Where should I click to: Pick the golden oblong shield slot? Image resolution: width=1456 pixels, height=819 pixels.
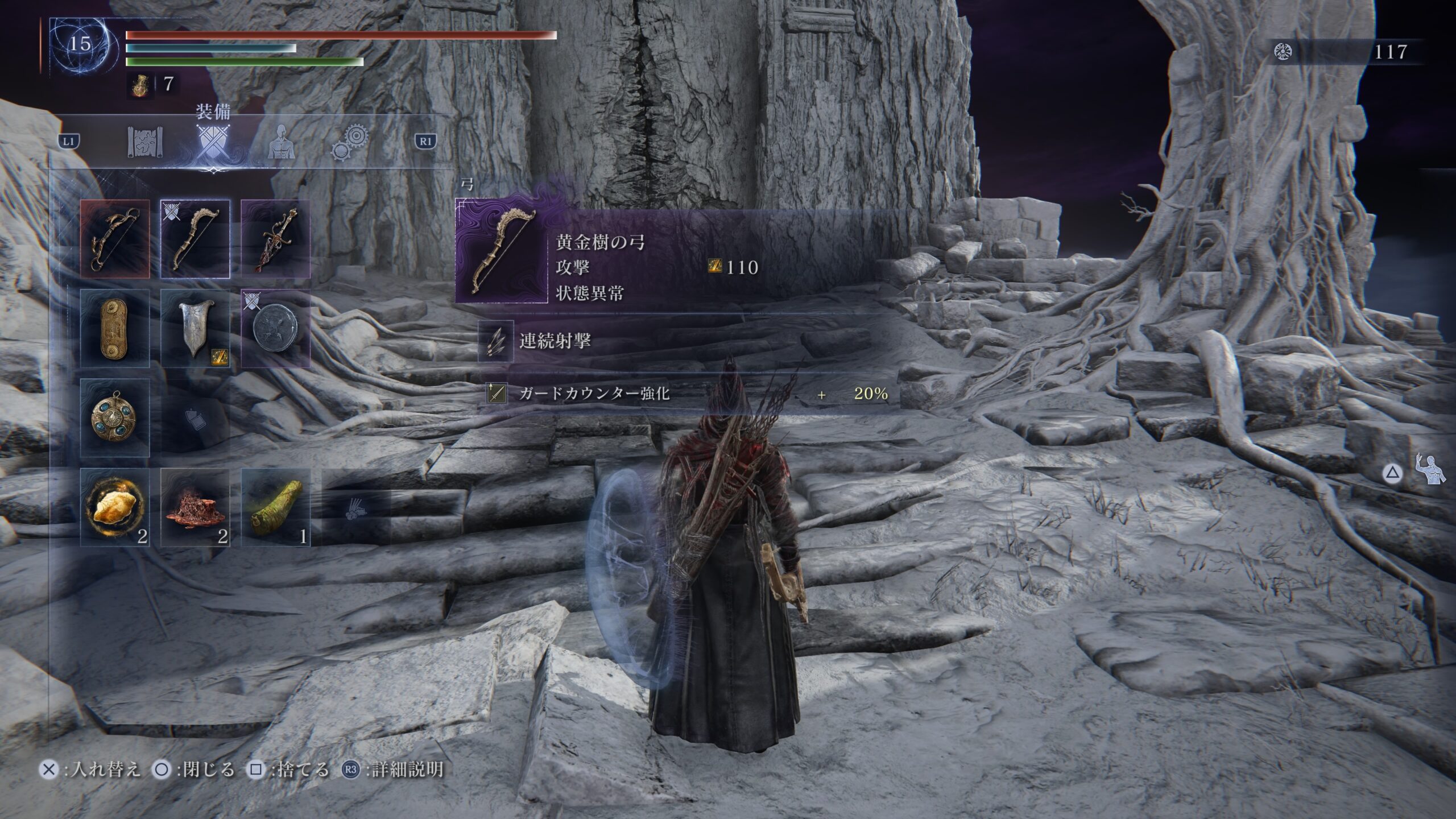point(115,329)
